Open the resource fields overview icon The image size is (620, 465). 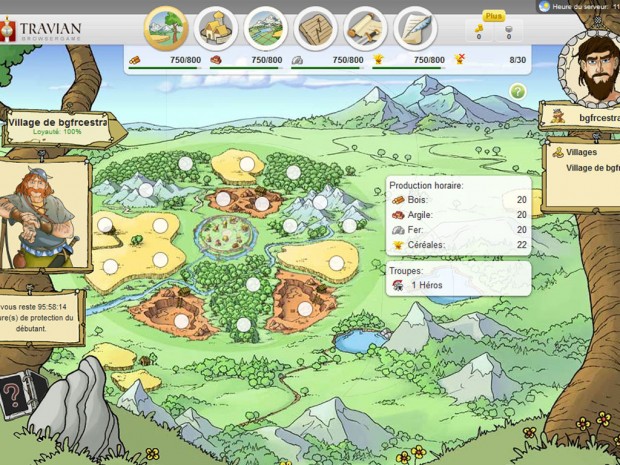(x=166, y=28)
